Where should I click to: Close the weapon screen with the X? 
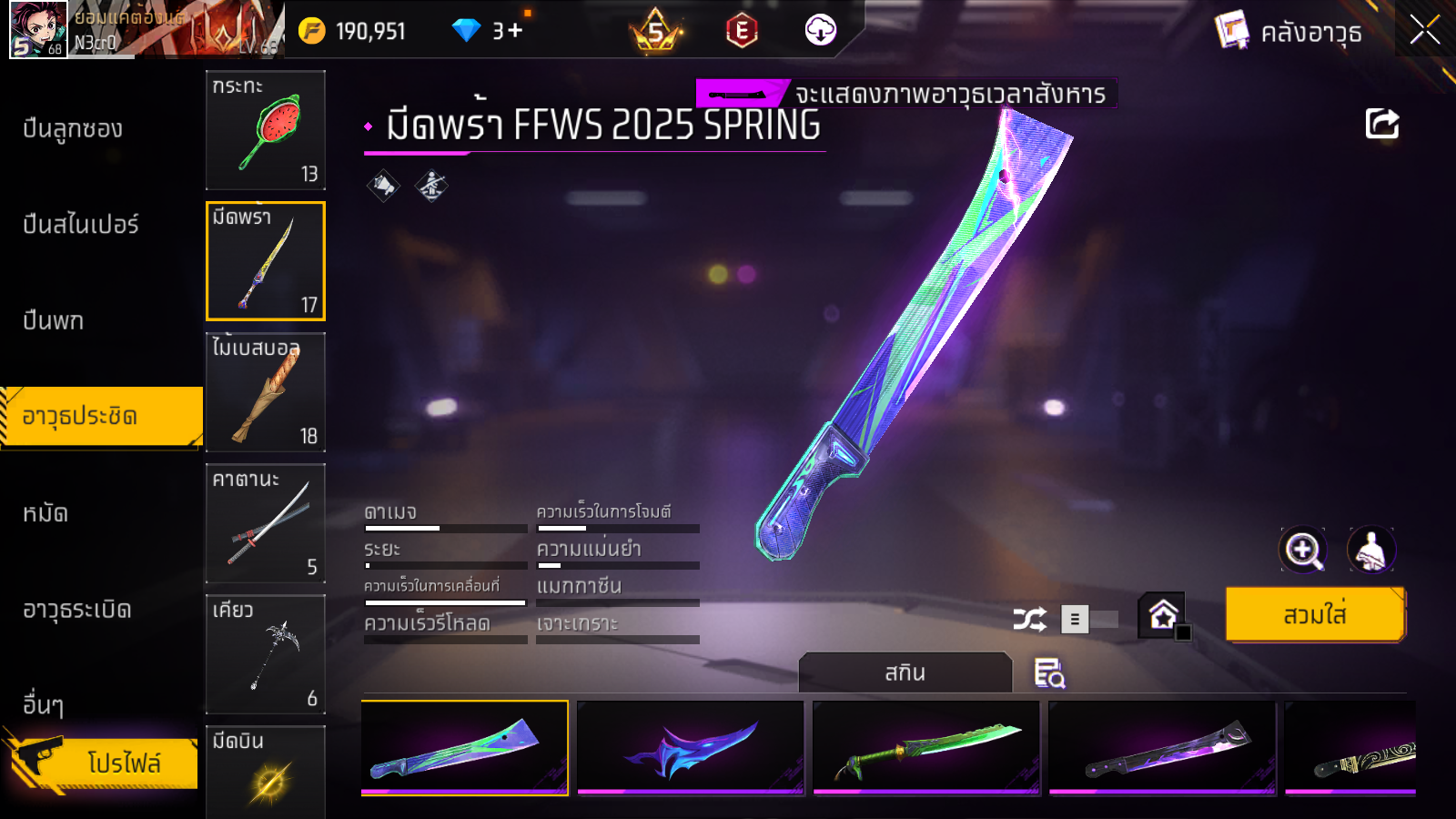1424,31
